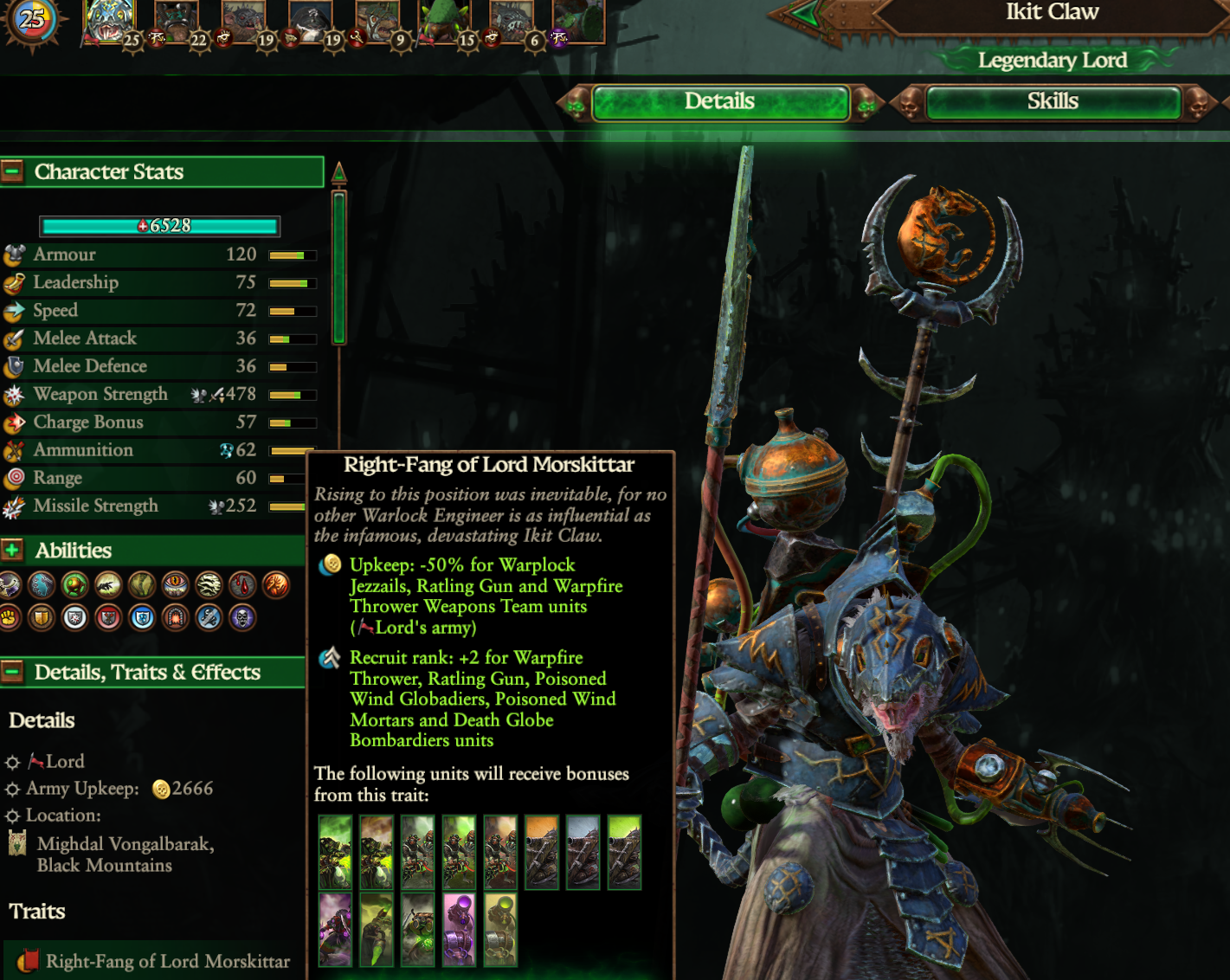The image size is (1230, 980).
Task: Select the green Poison Wind globe ability
Action: [75, 584]
